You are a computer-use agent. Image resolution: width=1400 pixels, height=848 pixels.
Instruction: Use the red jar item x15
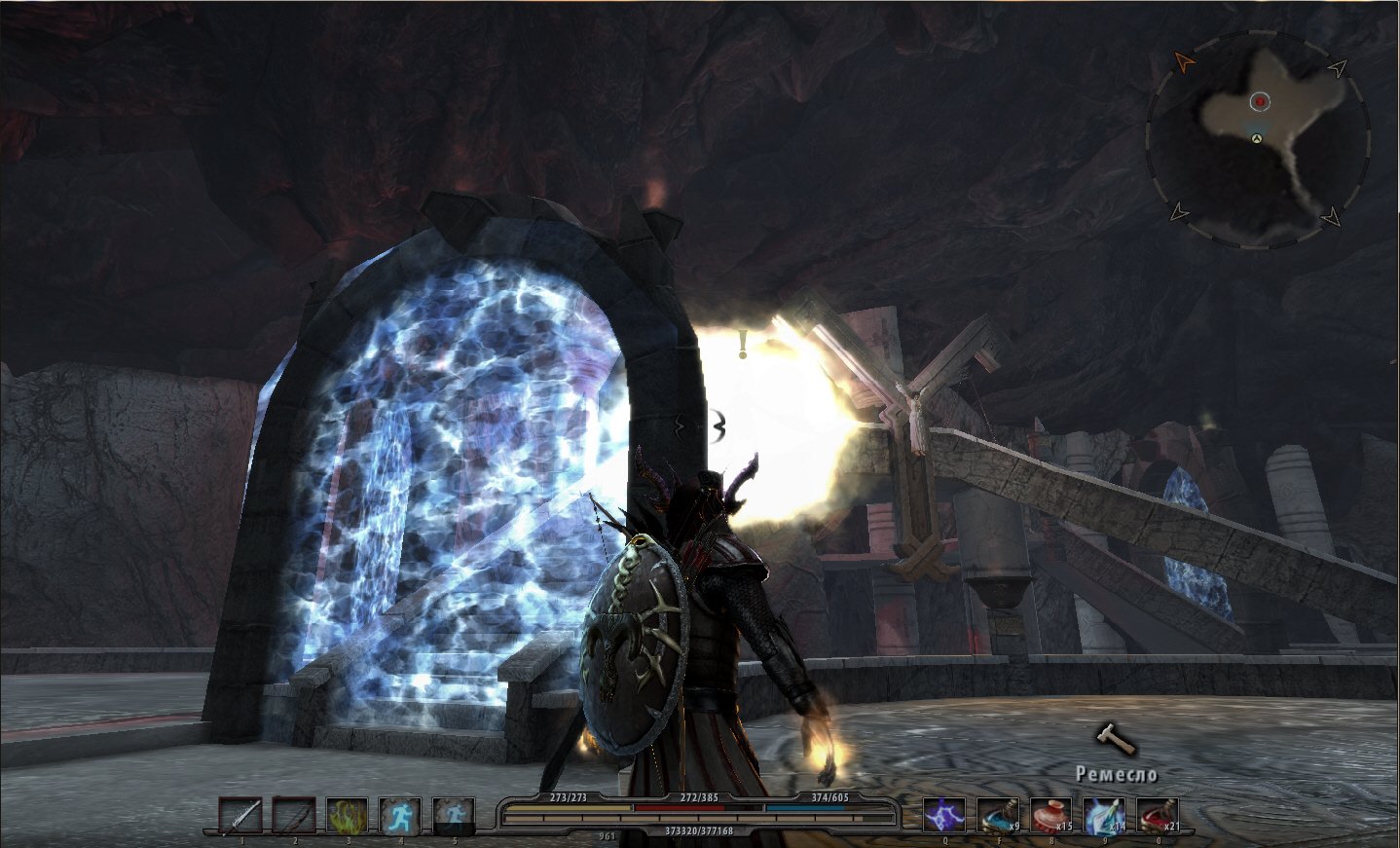point(1051,816)
